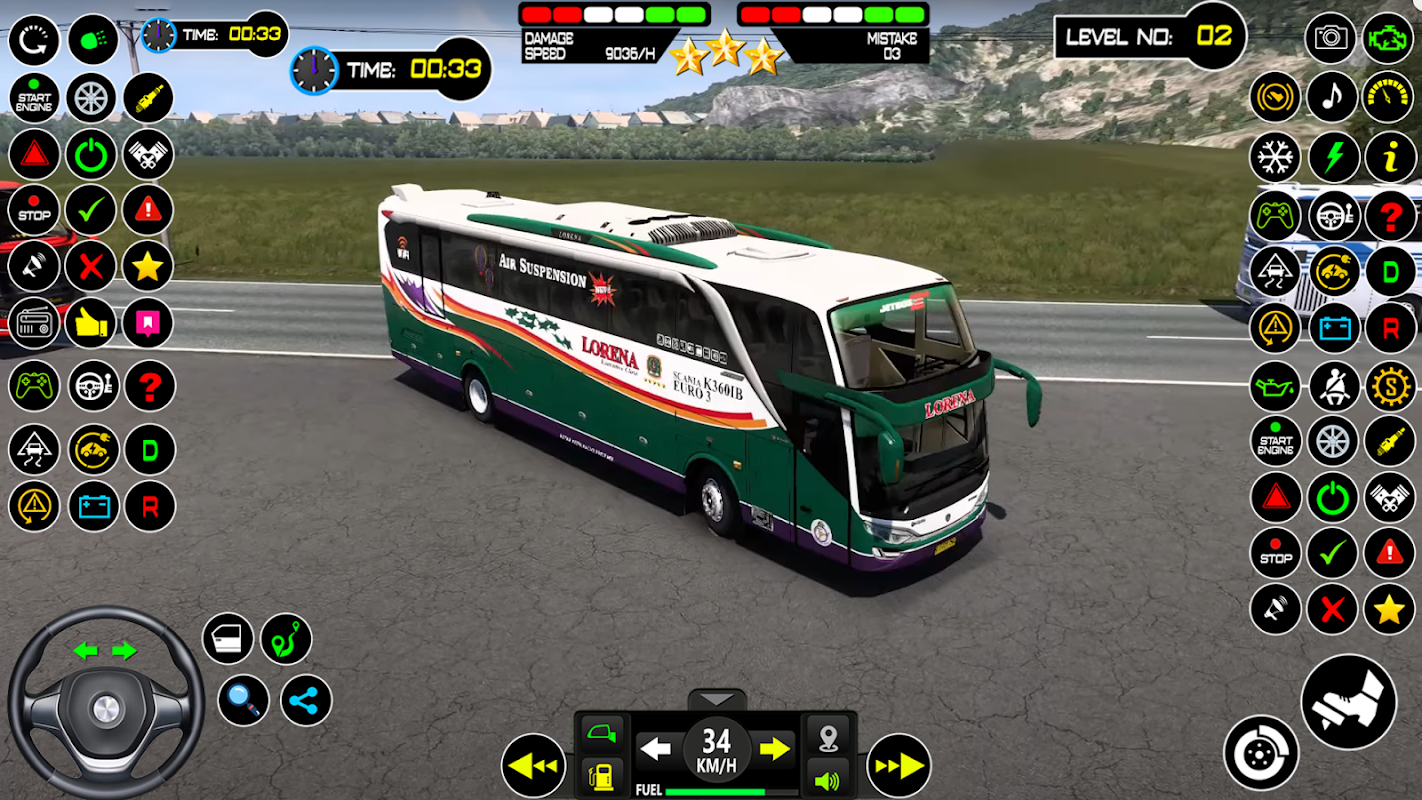Click the green check-engine icon
Image resolution: width=1422 pixels, height=800 pixels.
[x=1388, y=39]
